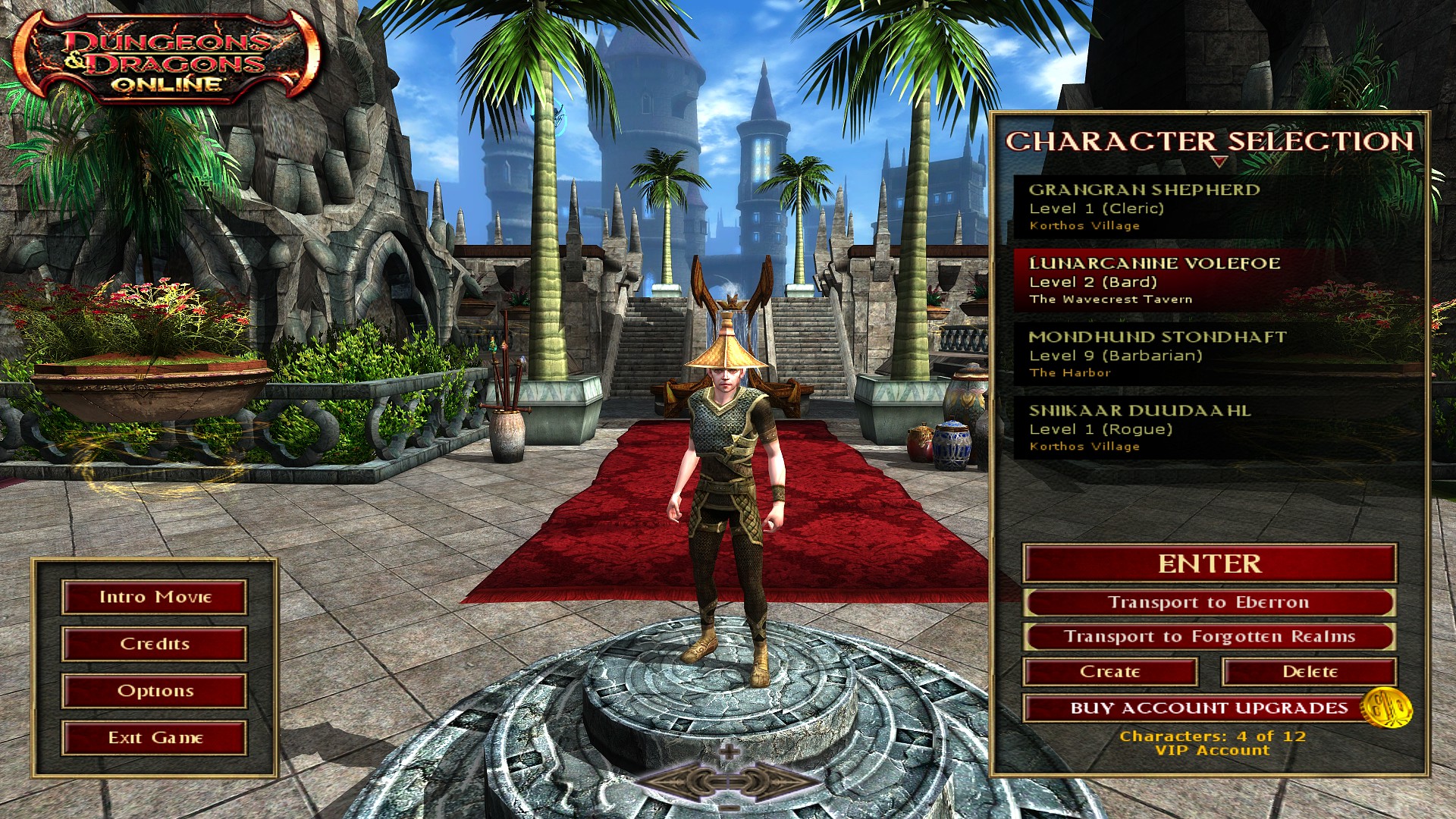Expand the Character Selection dropdown arrow
This screenshot has height=819, width=1456.
pos(1219,162)
